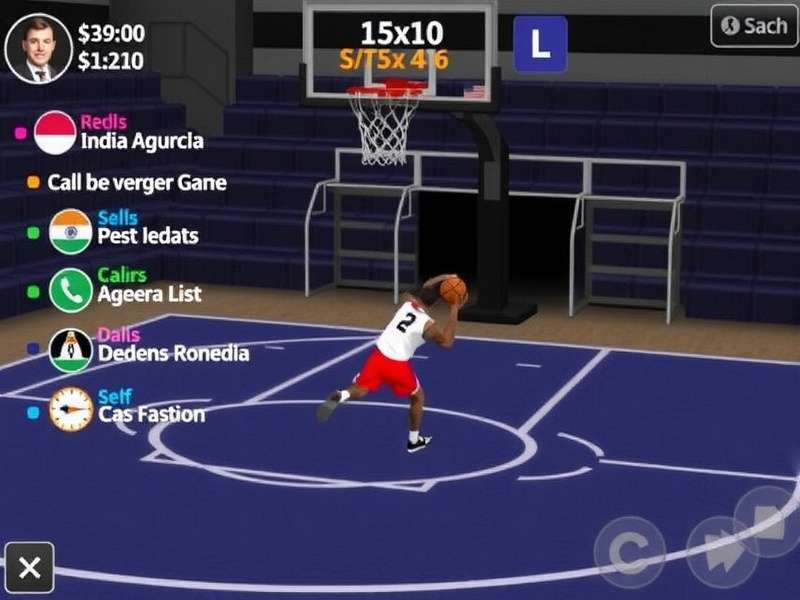
Task: Click the India flag icon
Action: [x=70, y=232]
